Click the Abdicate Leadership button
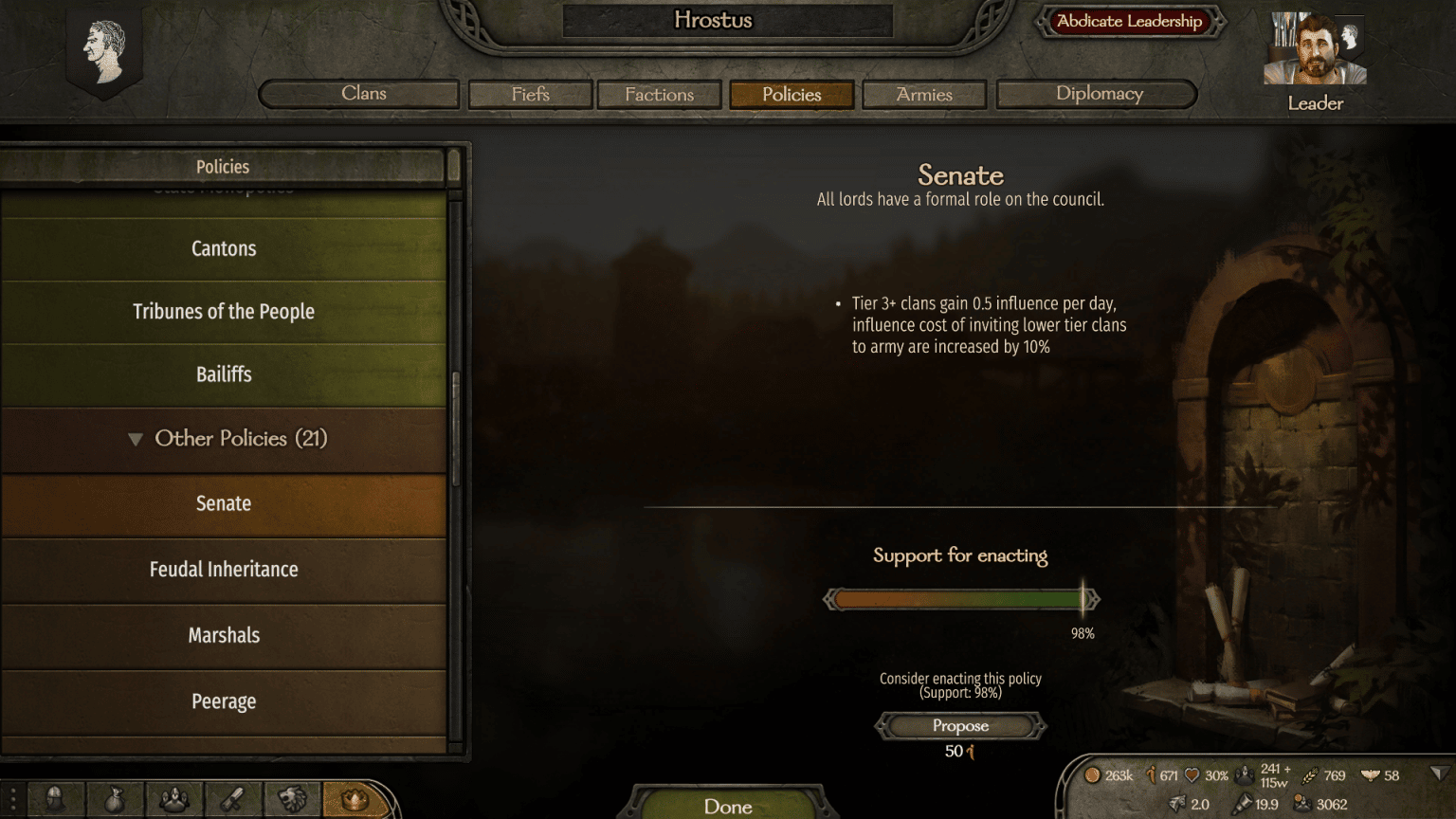1456x819 pixels. [x=1128, y=21]
